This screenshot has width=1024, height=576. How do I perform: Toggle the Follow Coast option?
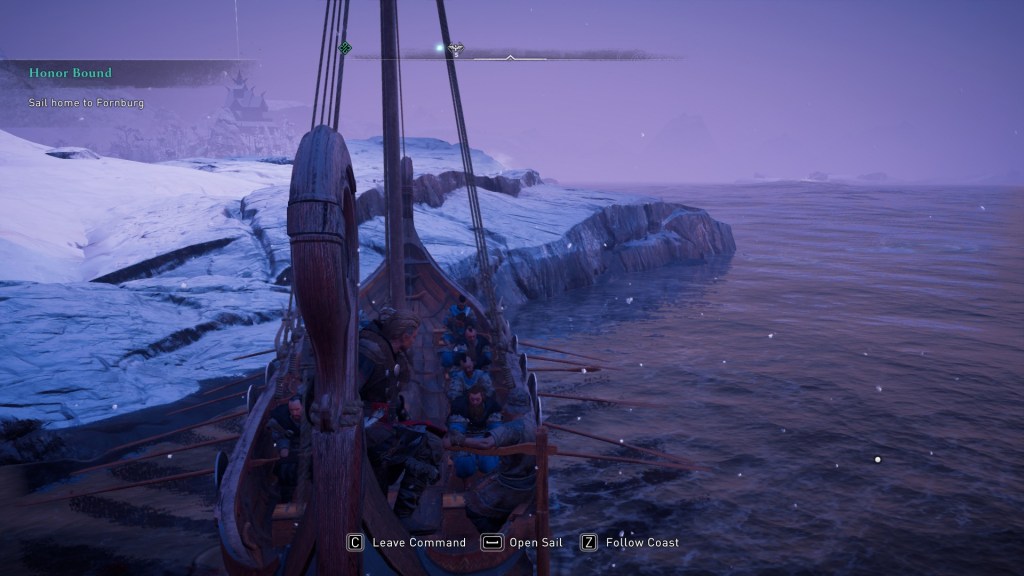click(x=631, y=542)
